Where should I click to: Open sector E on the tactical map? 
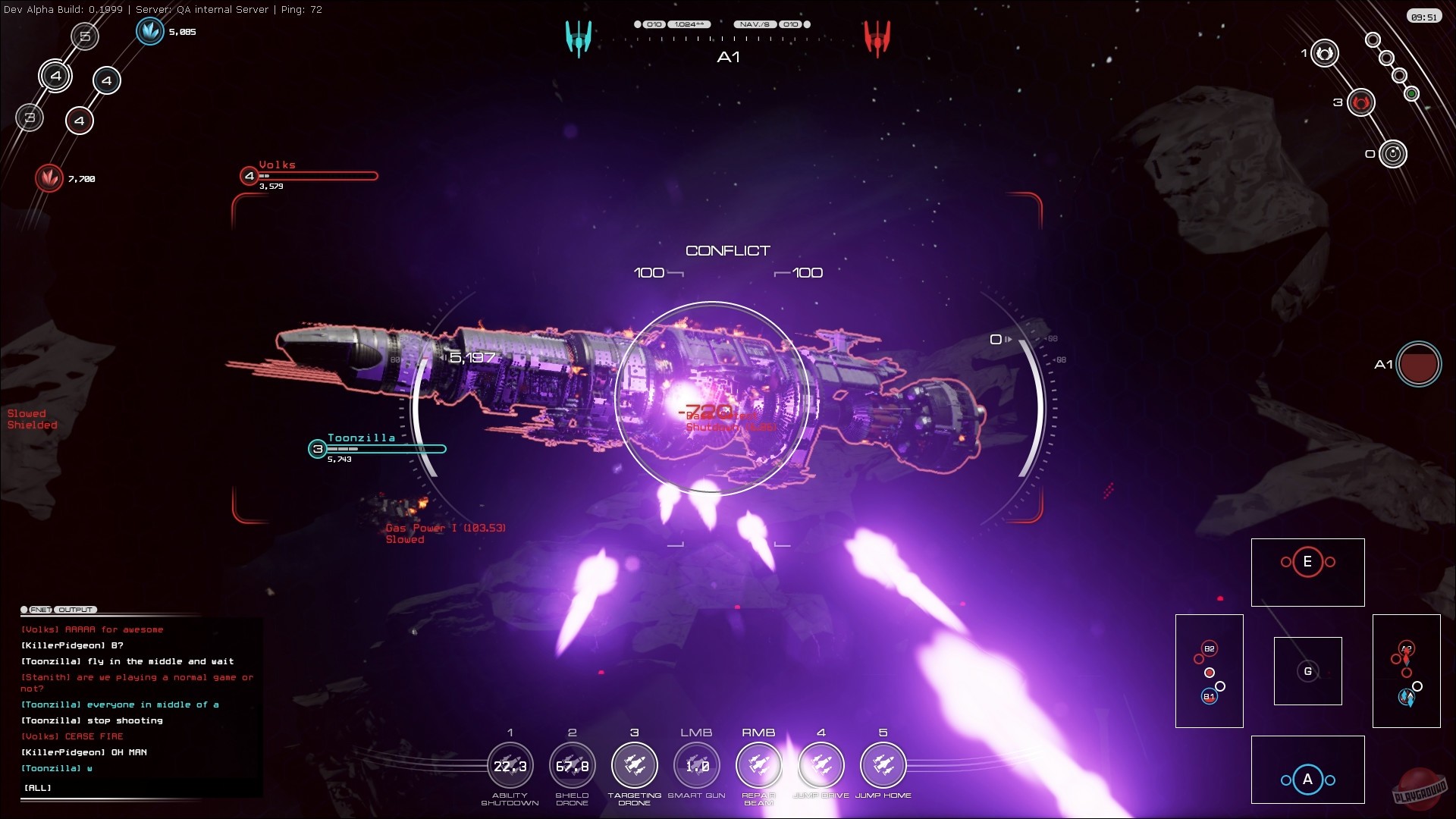1307,563
